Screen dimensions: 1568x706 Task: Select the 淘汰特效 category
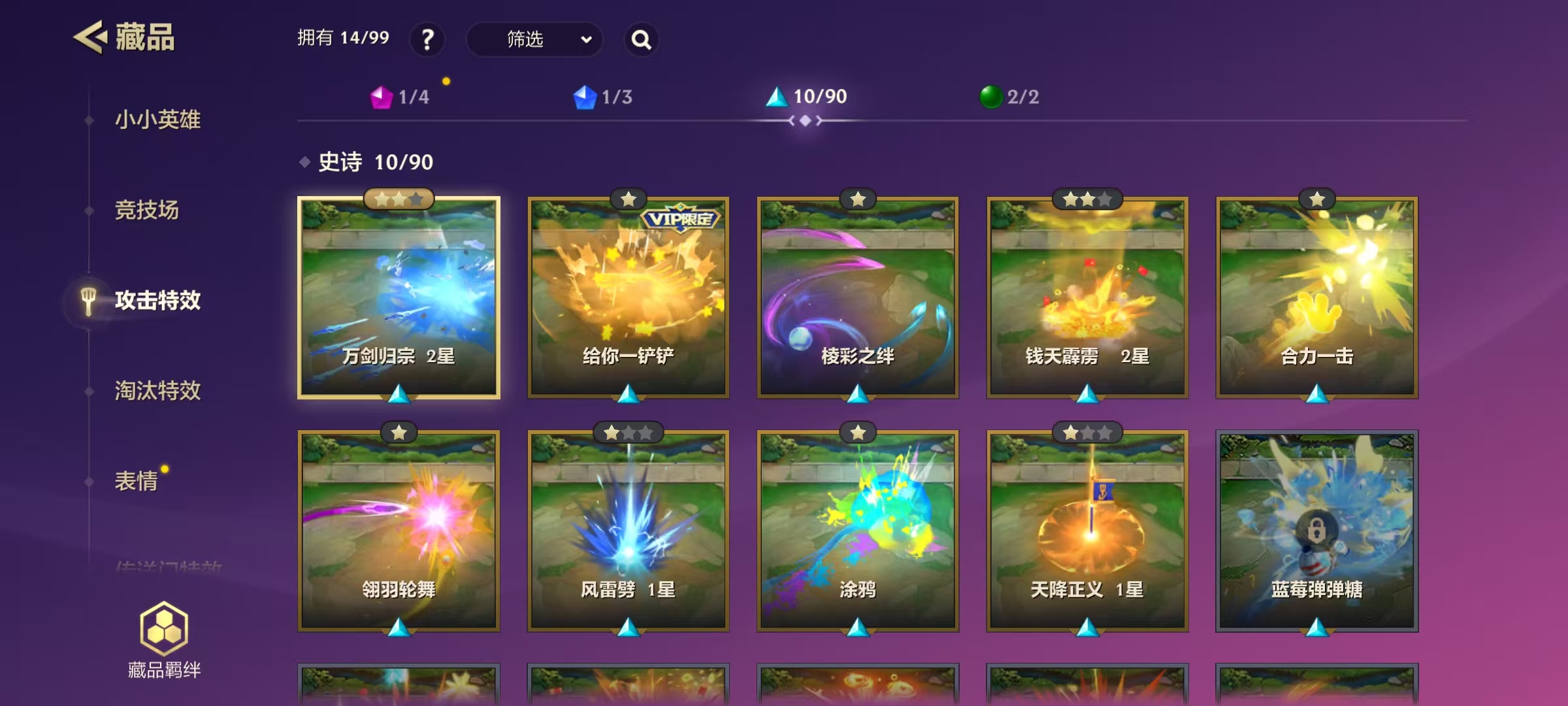(x=157, y=390)
